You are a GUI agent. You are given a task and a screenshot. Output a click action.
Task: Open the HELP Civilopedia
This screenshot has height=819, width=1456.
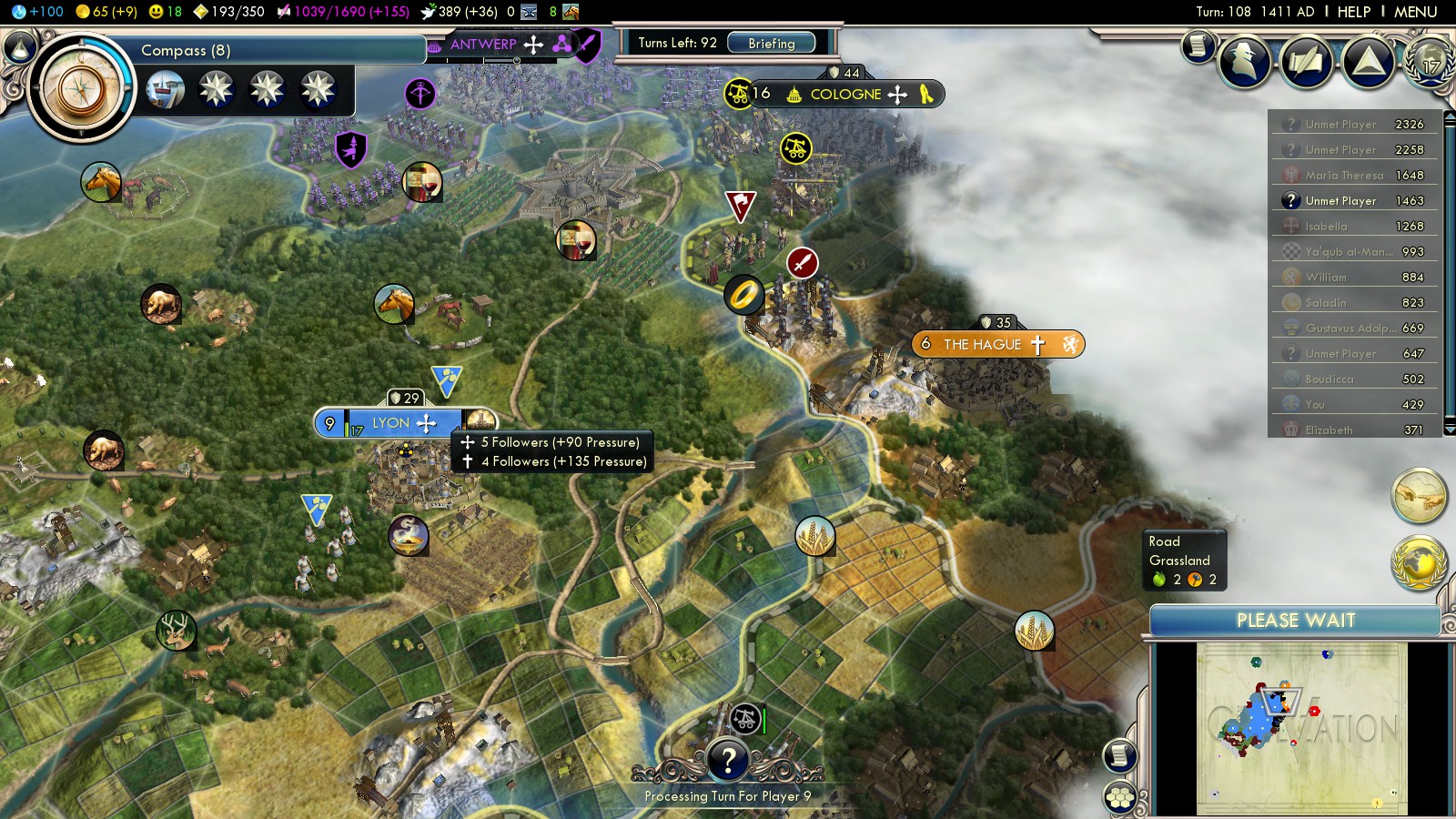1353,12
